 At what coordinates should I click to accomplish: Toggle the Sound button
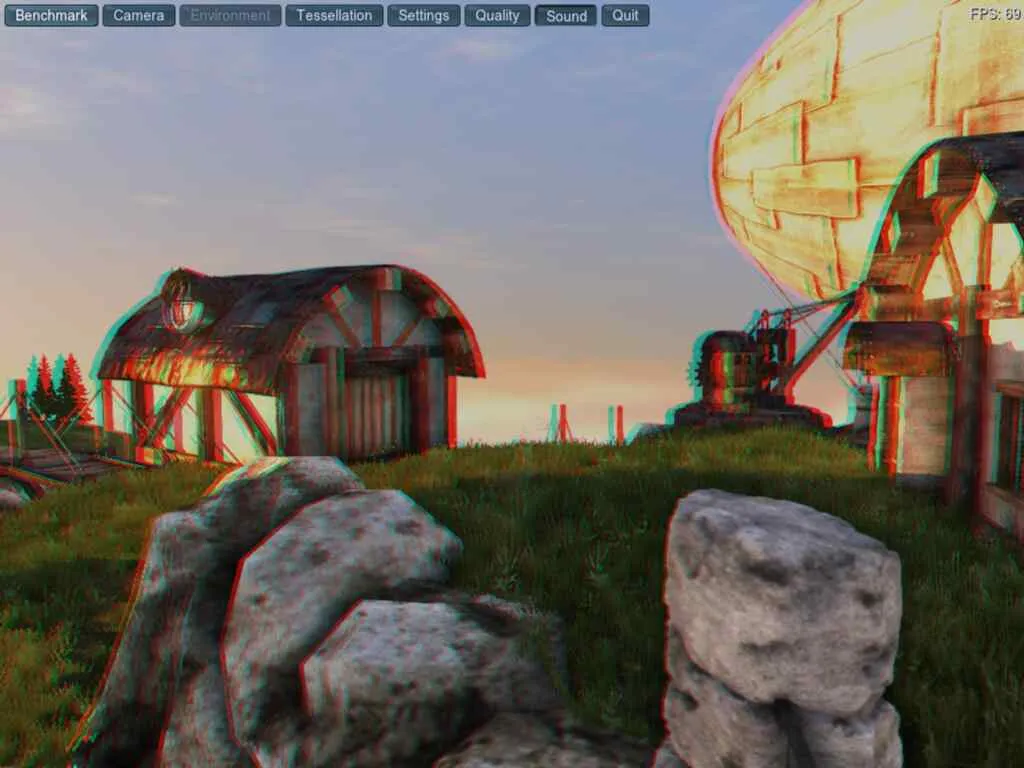(x=566, y=15)
